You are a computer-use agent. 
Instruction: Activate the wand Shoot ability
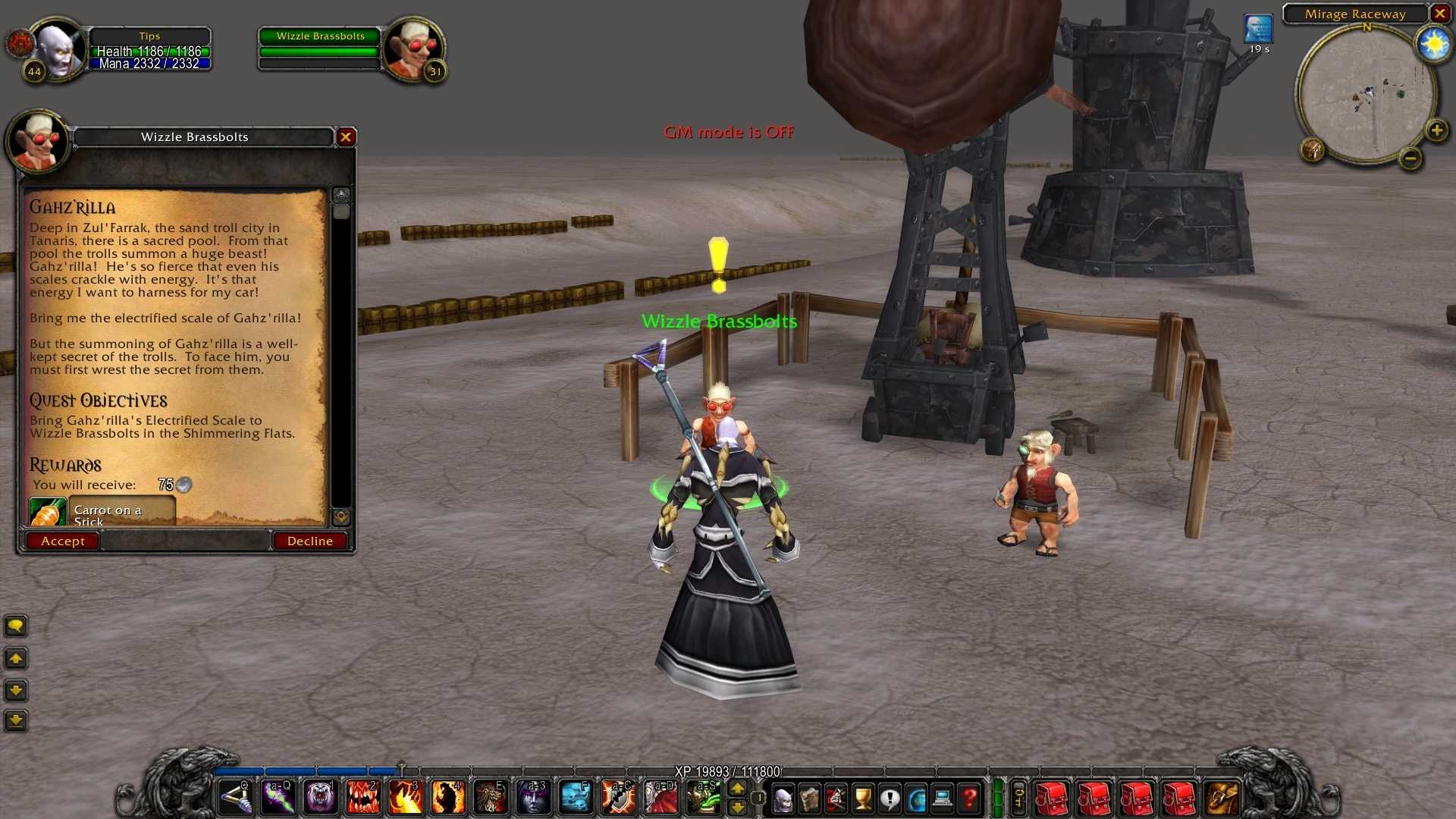(x=234, y=798)
